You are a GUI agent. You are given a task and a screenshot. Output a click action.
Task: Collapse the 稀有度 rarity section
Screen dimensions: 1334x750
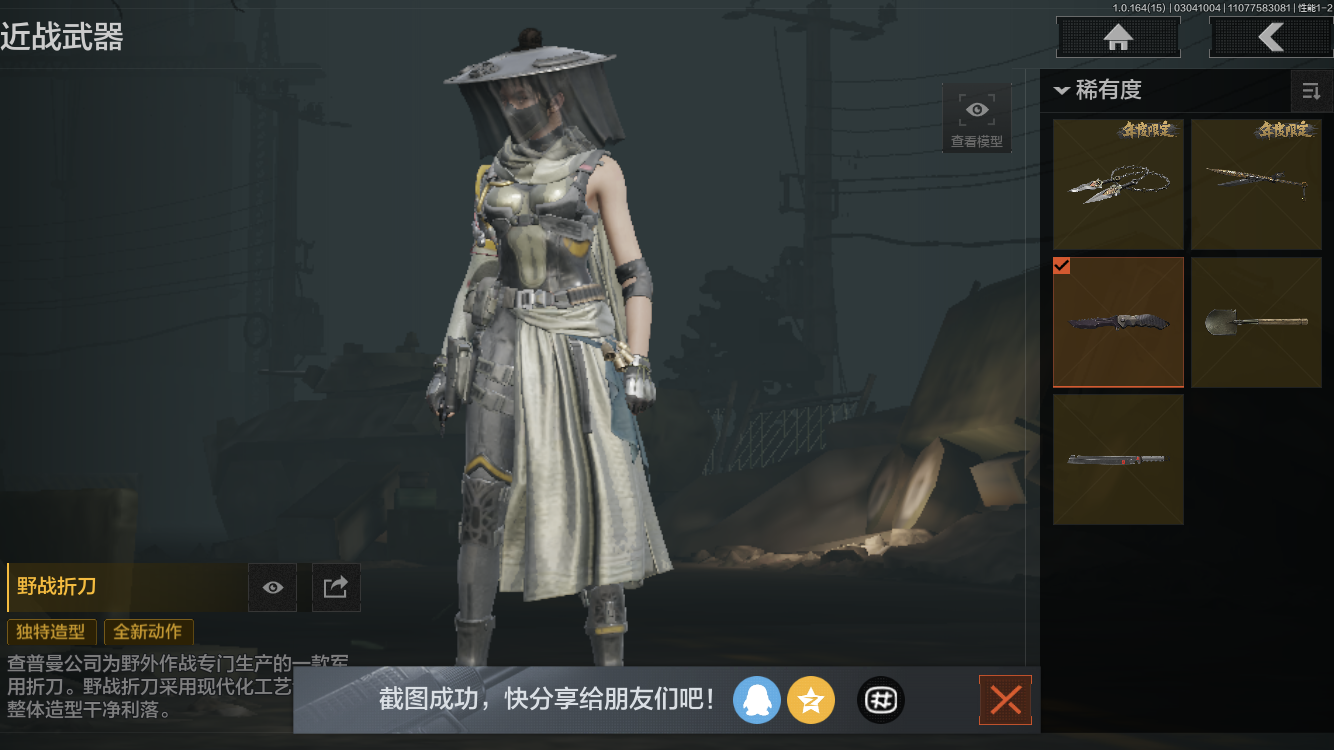(1062, 90)
